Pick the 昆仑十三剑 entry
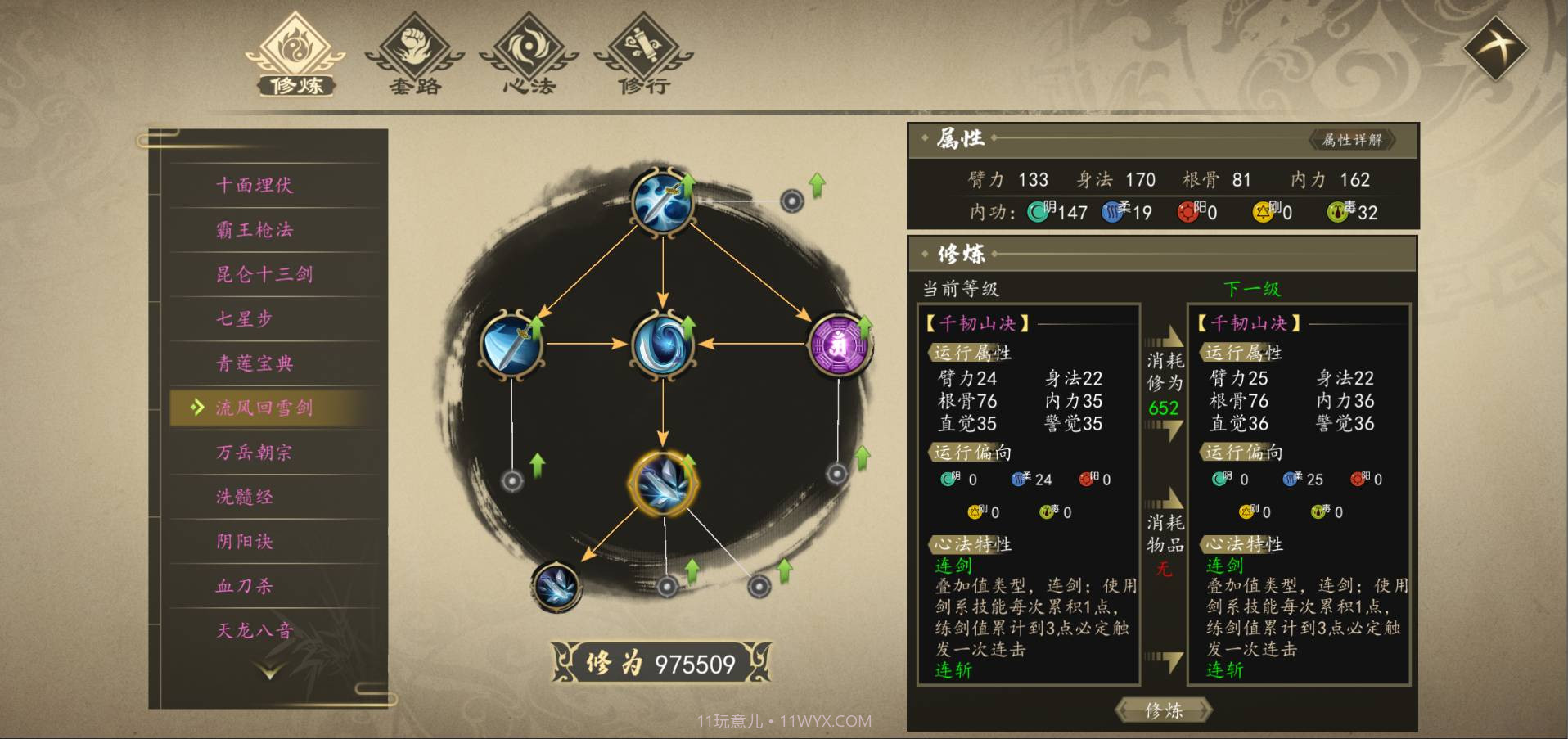Viewport: 1568px width, 739px height. pos(264,274)
